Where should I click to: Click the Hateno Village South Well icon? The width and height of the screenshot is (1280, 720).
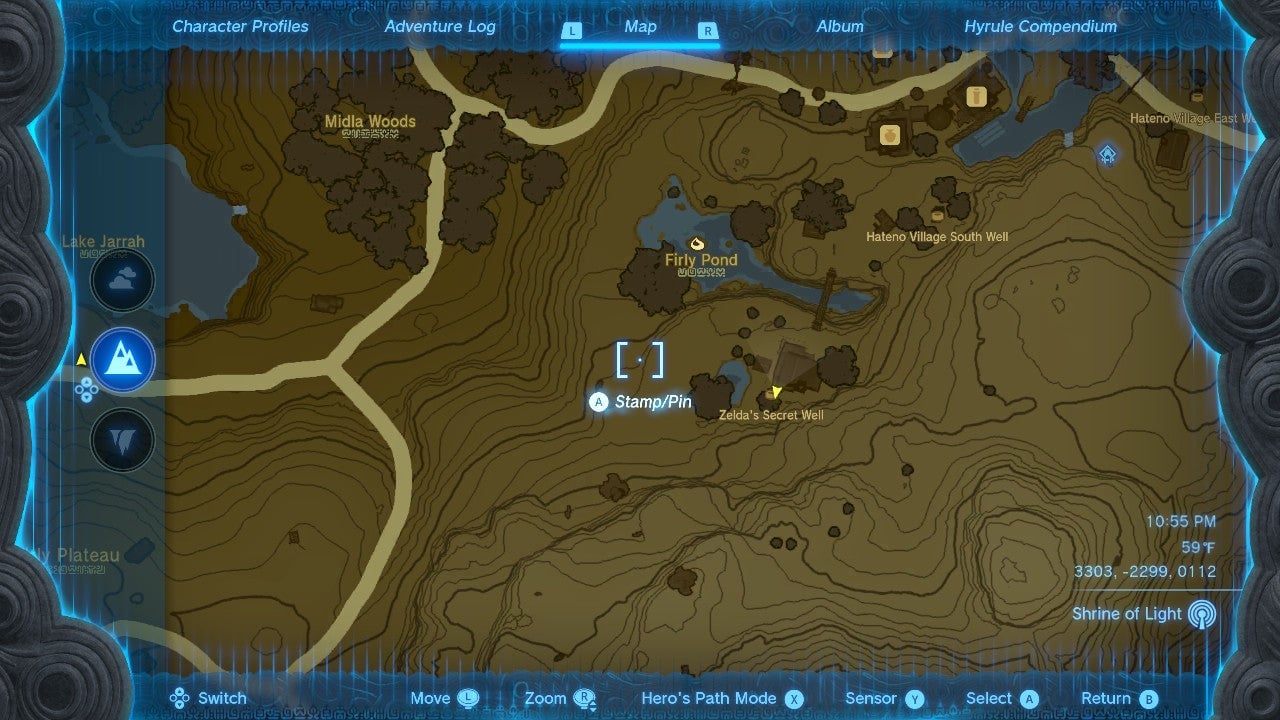point(938,218)
